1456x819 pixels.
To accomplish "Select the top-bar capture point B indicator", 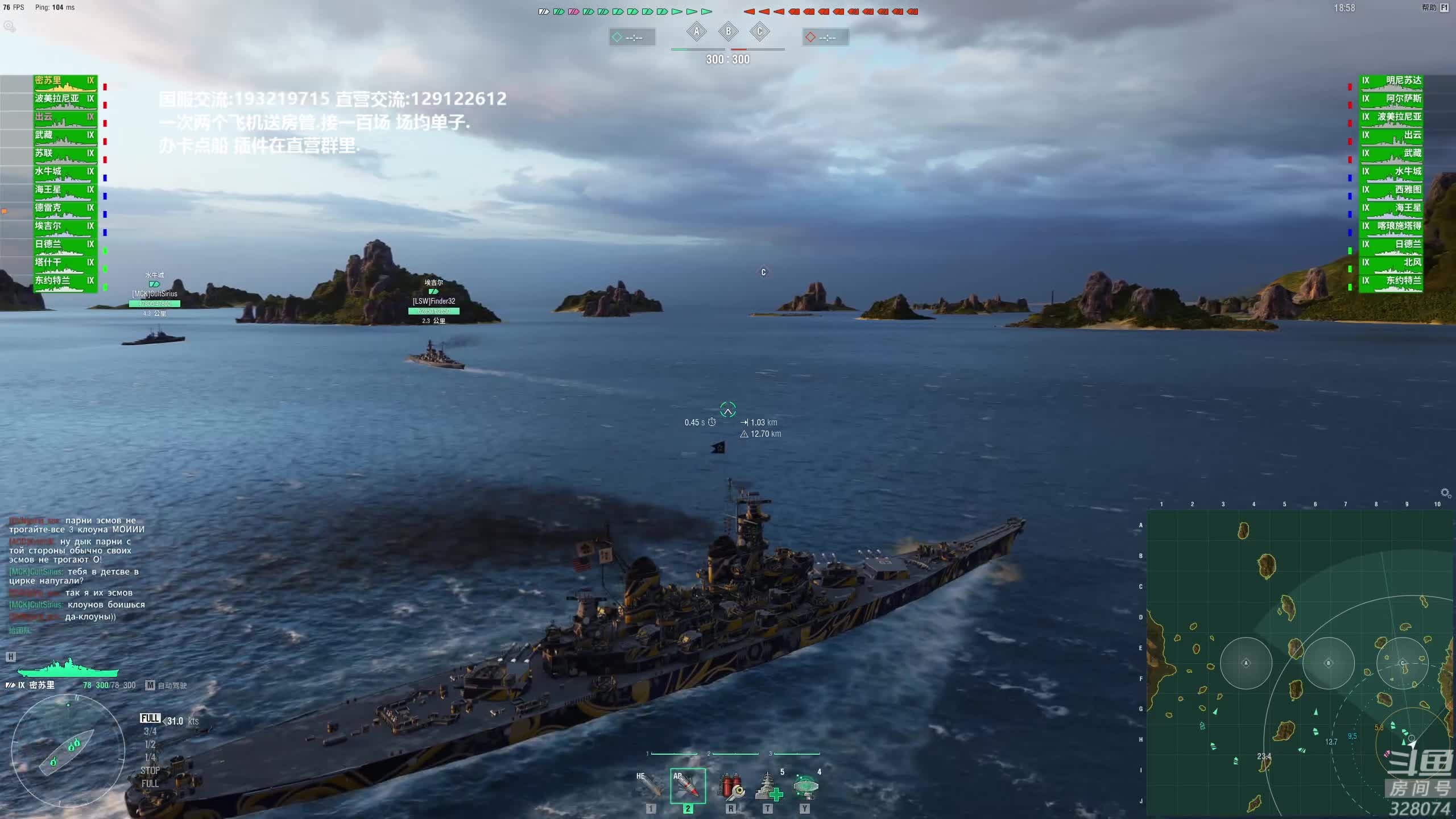I will (728, 32).
